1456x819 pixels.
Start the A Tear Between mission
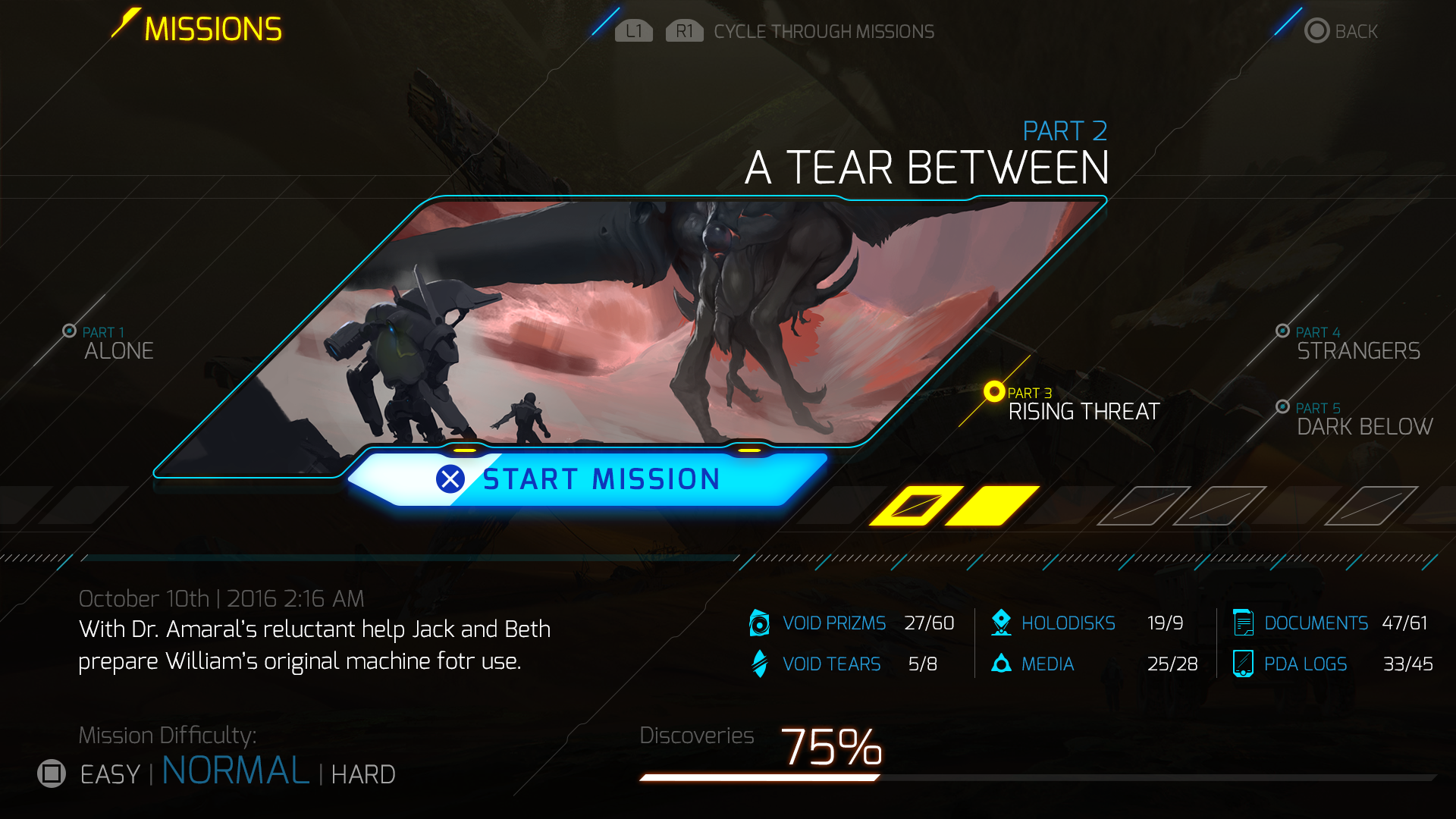pyautogui.click(x=588, y=479)
